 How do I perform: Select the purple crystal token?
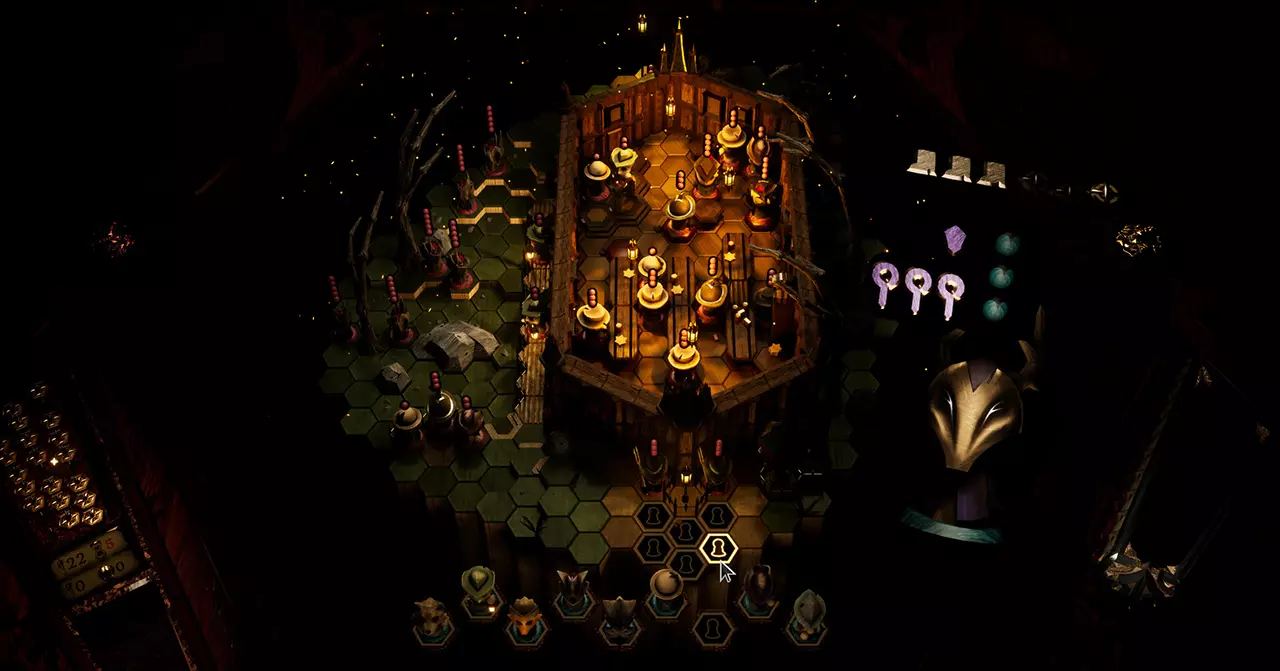click(x=955, y=239)
